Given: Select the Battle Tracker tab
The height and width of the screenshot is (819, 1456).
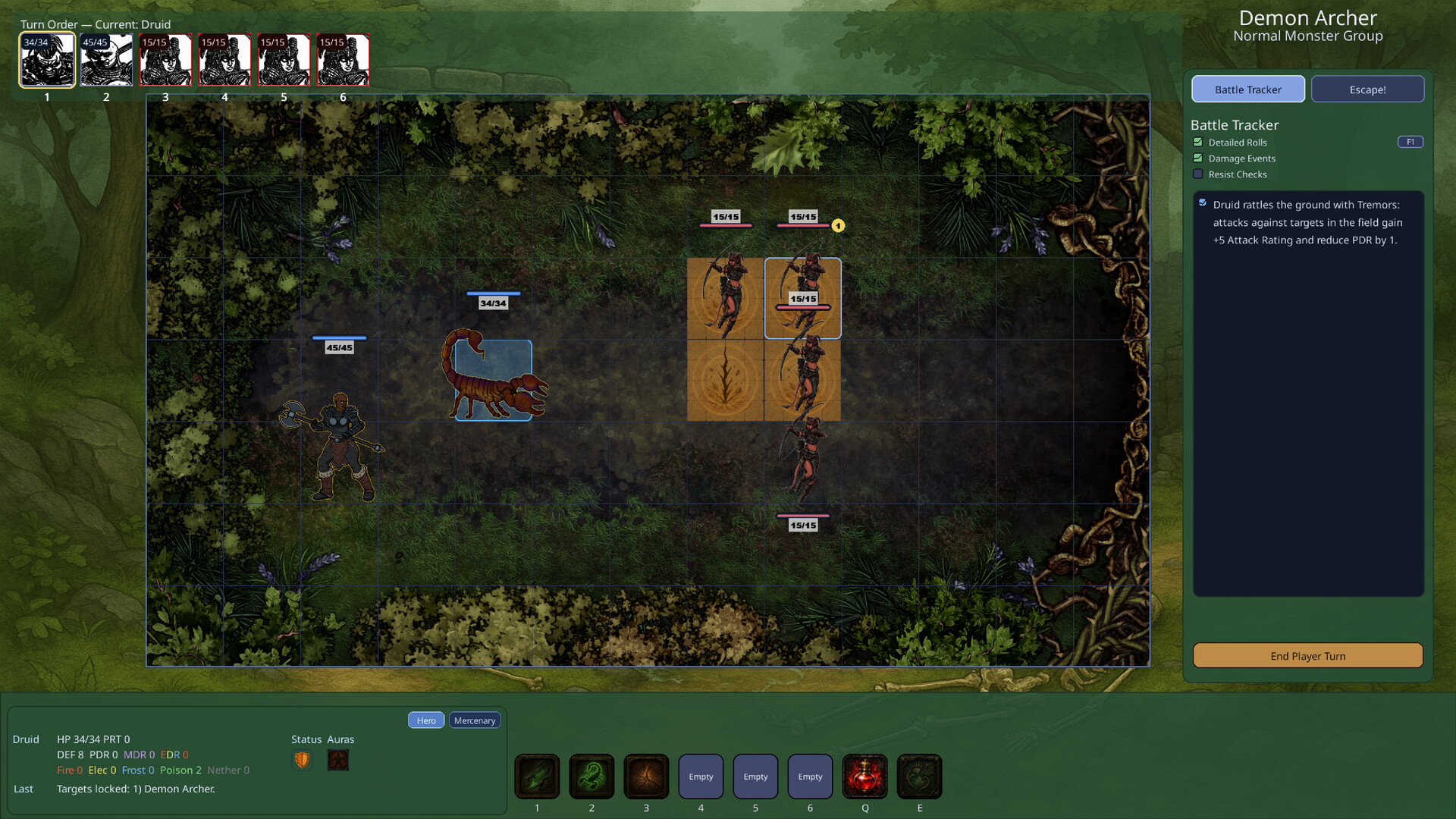Looking at the screenshot, I should (1248, 89).
